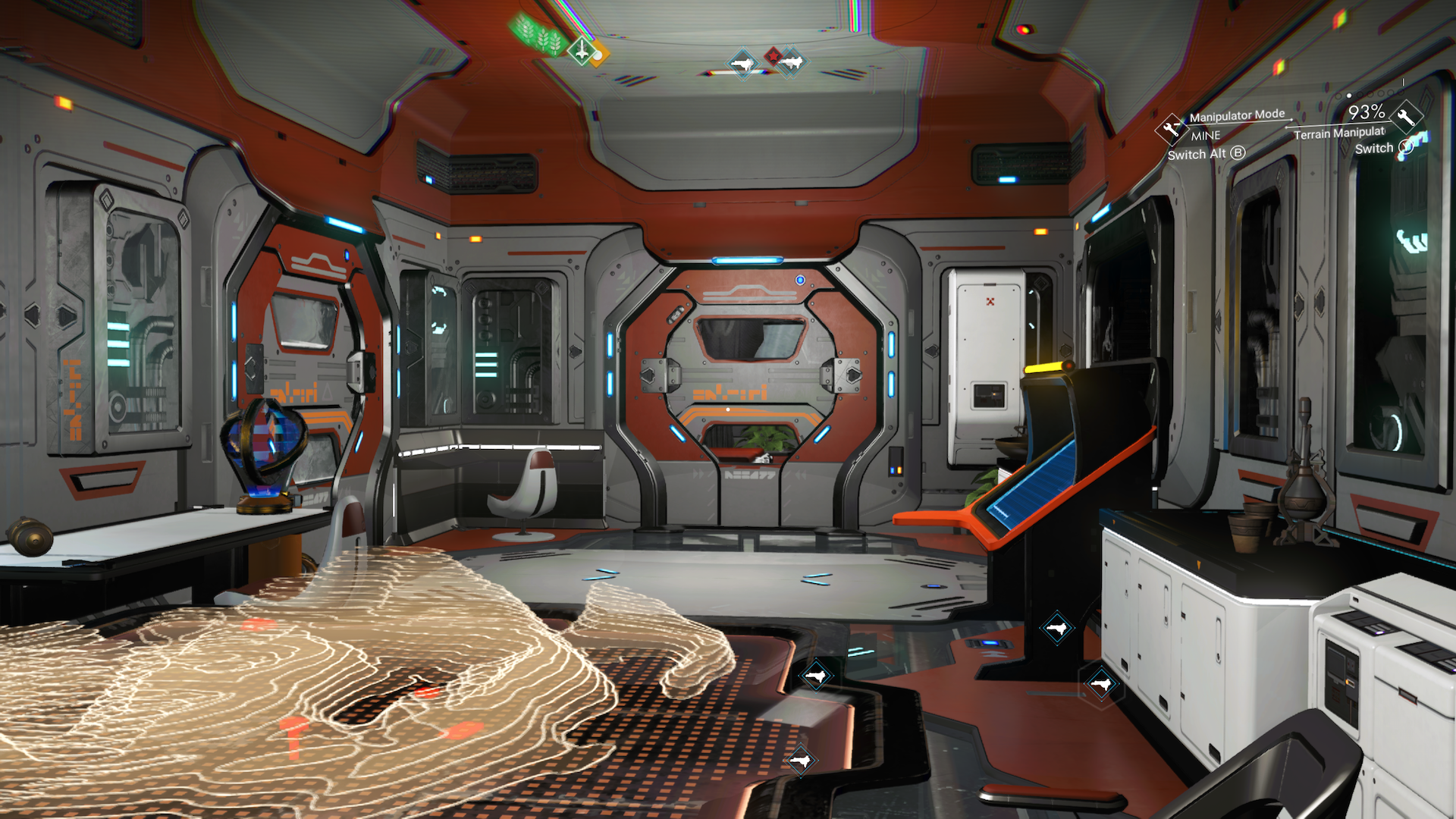Viewport: 1456px width, 819px height.
Task: Toggle the alternate mode with Switch Alt B
Action: pos(1207,154)
